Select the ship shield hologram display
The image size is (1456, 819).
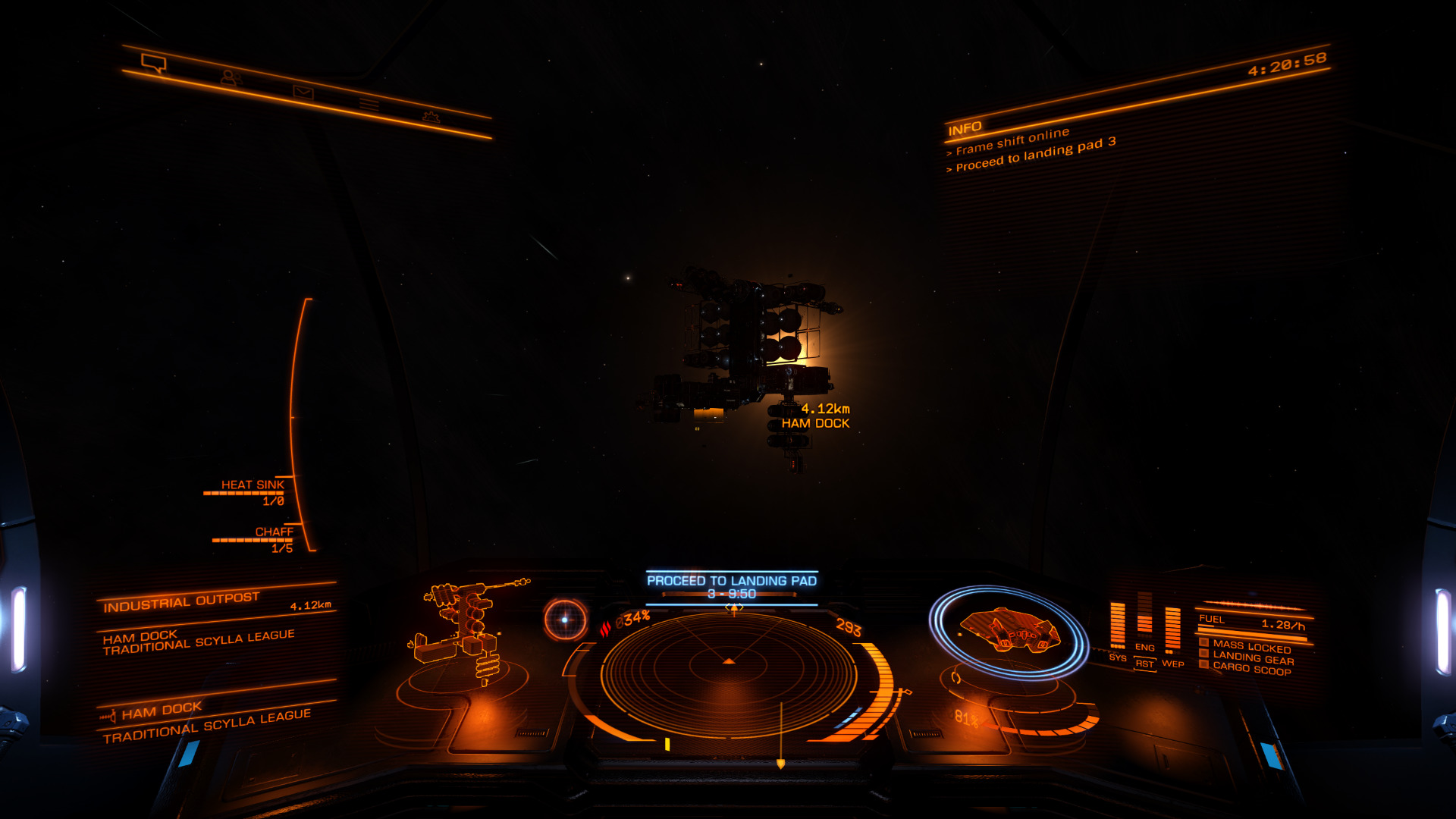point(1009,631)
